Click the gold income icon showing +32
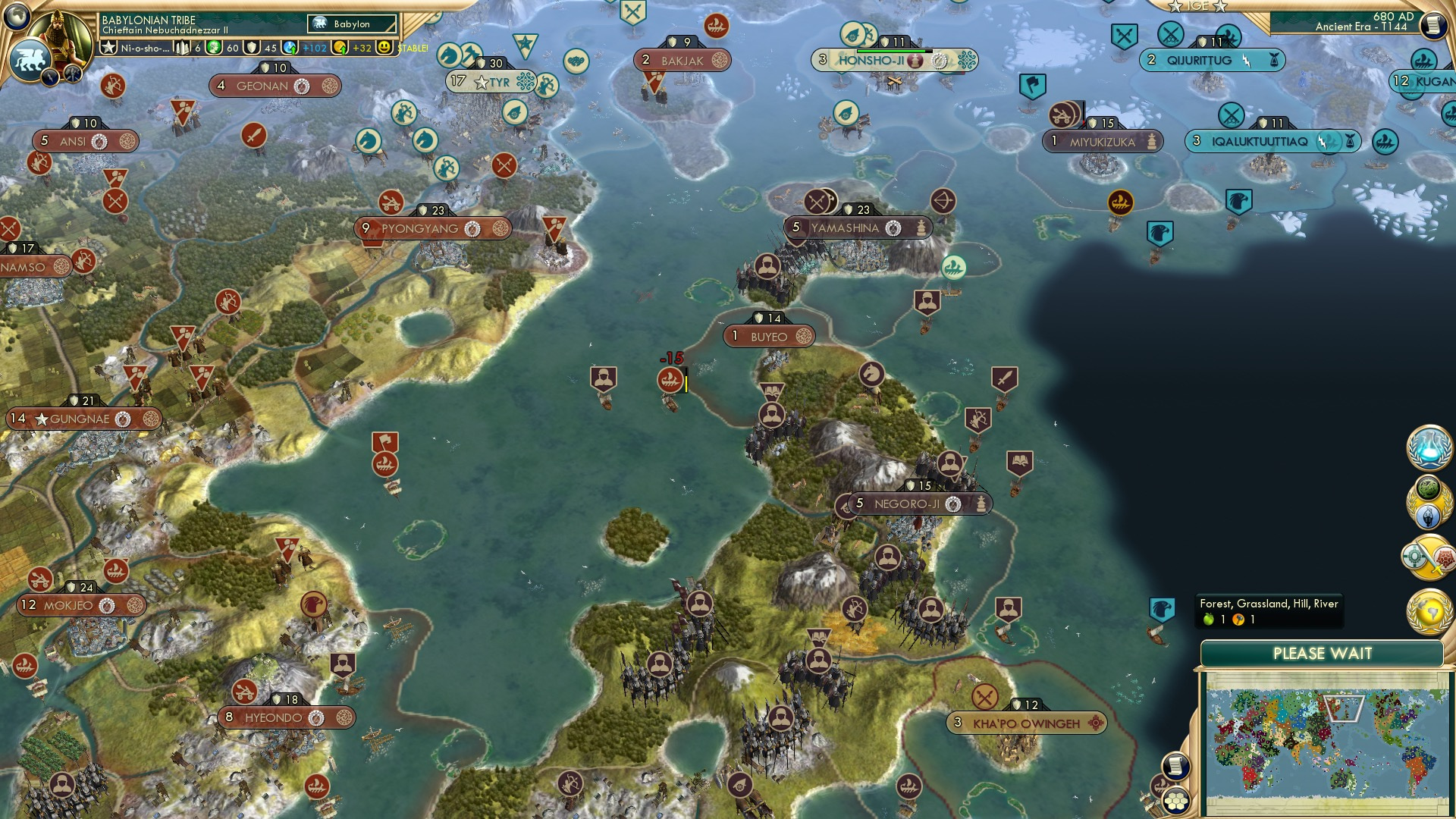The image size is (1456, 819). [x=337, y=47]
